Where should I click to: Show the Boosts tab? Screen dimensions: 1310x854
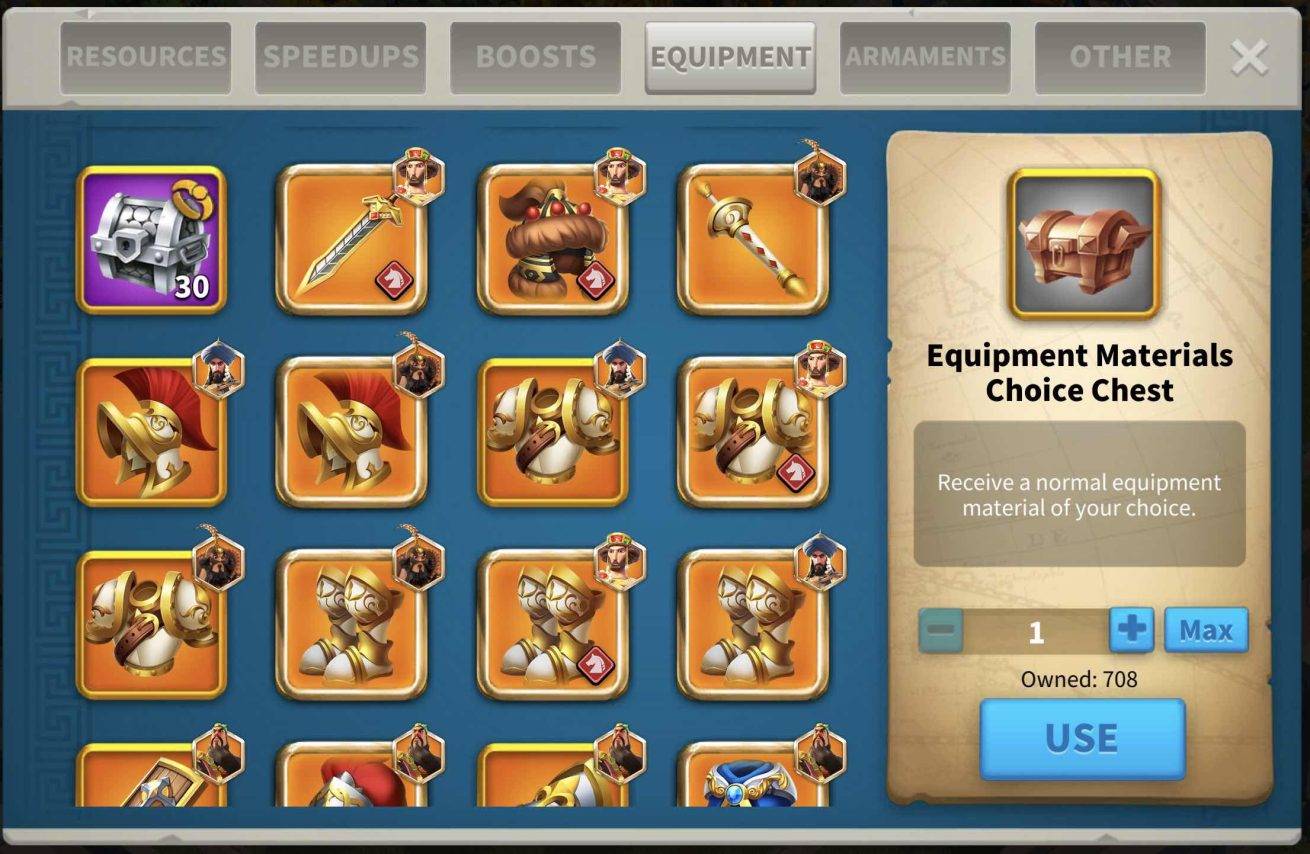[x=536, y=57]
